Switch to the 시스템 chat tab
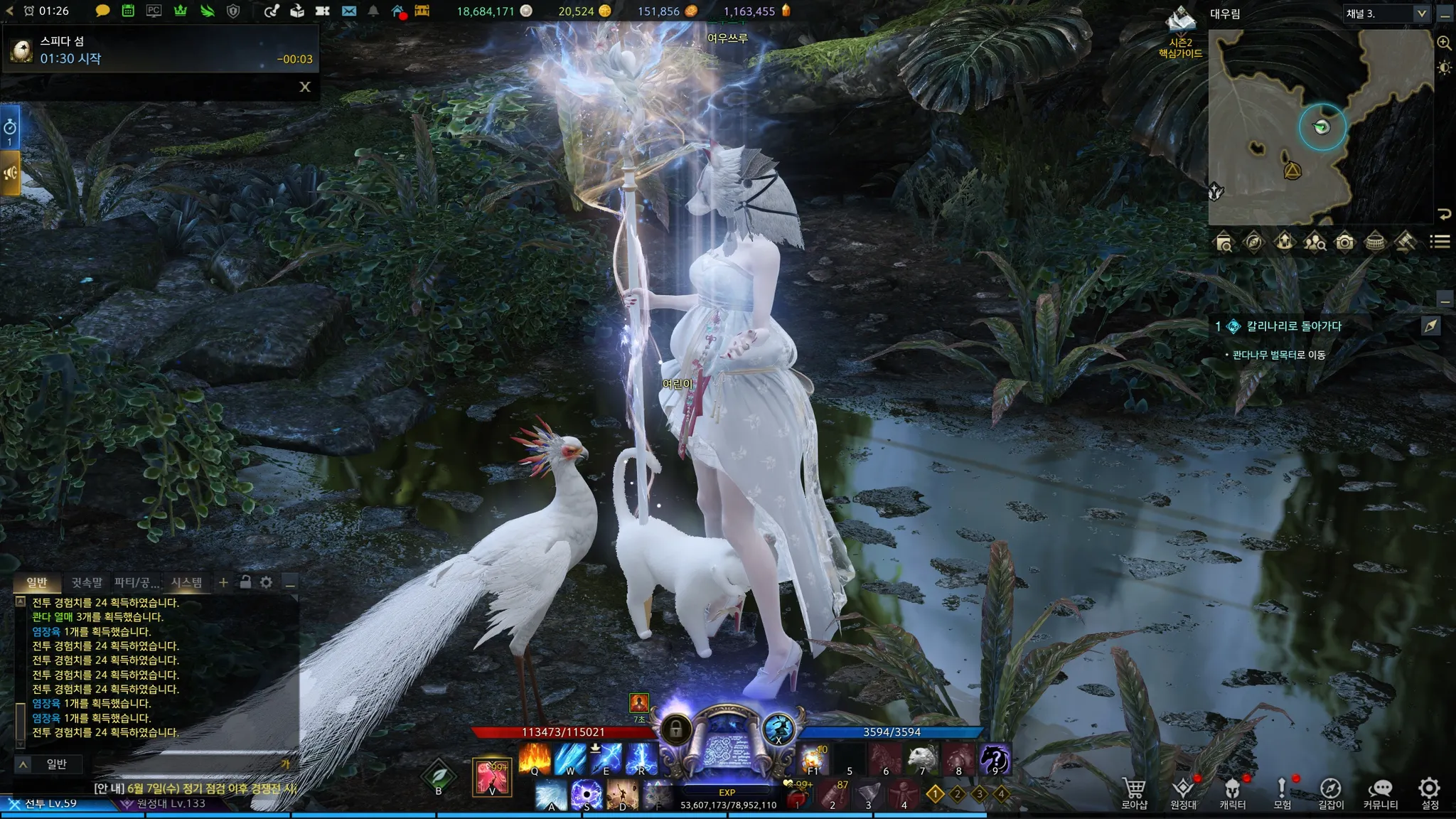The width and height of the screenshot is (1456, 819). click(x=187, y=583)
